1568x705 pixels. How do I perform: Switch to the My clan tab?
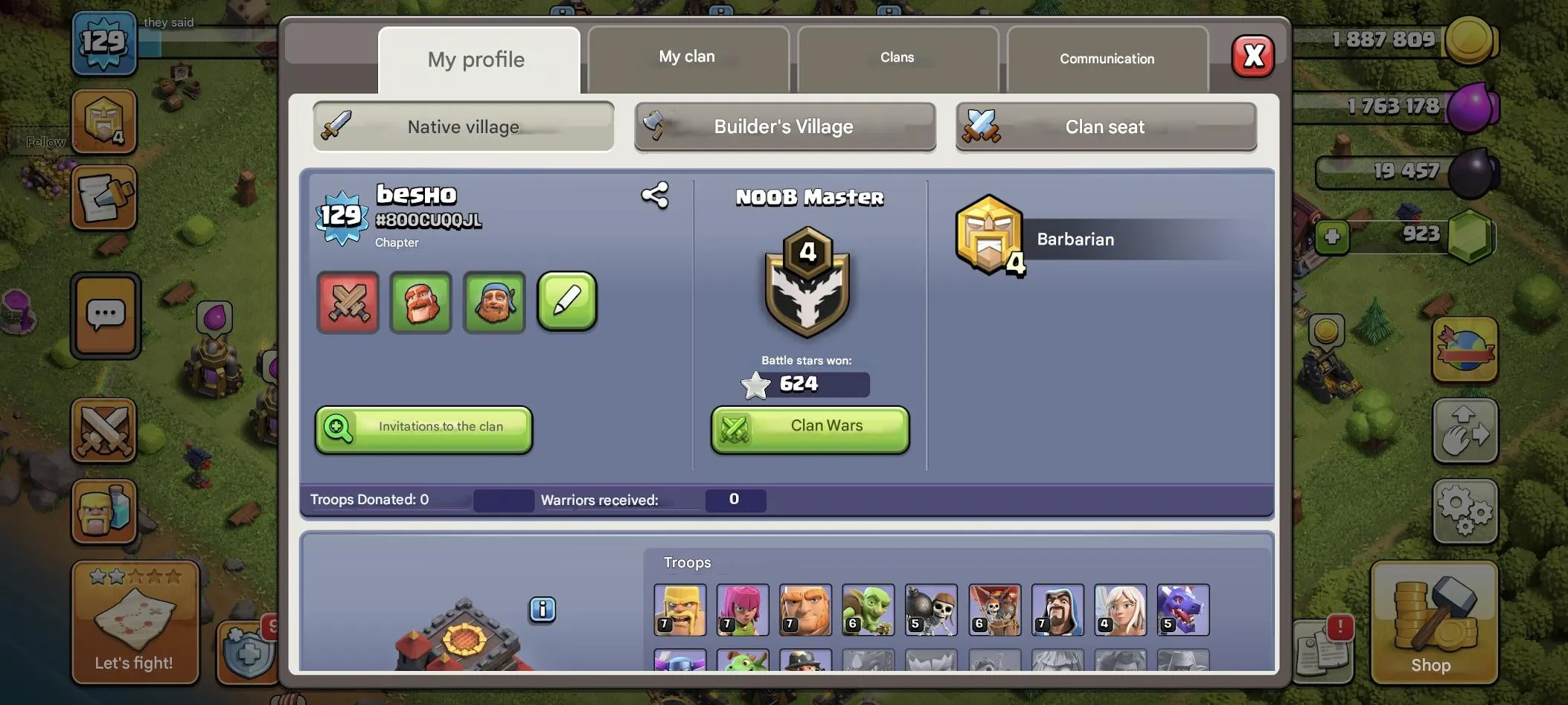685,56
